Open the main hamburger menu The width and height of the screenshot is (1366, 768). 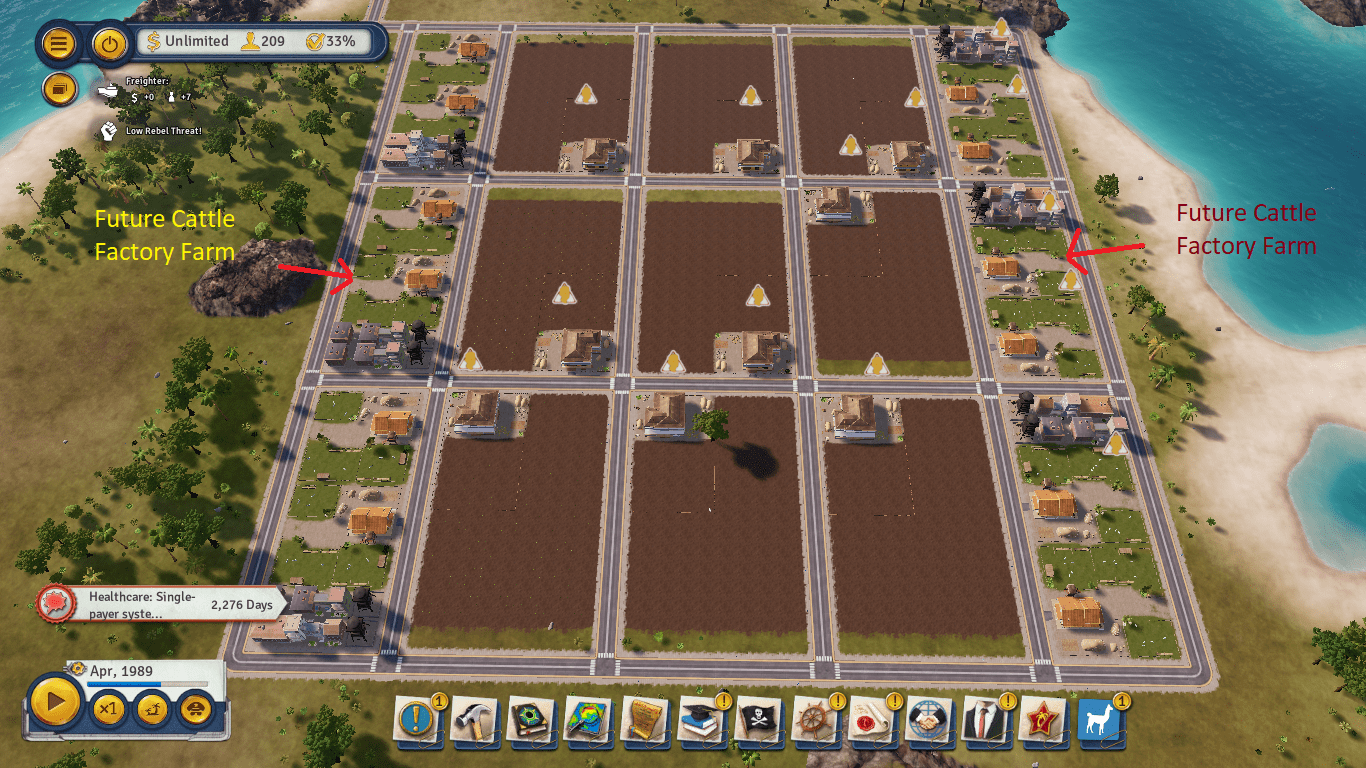pyautogui.click(x=61, y=44)
